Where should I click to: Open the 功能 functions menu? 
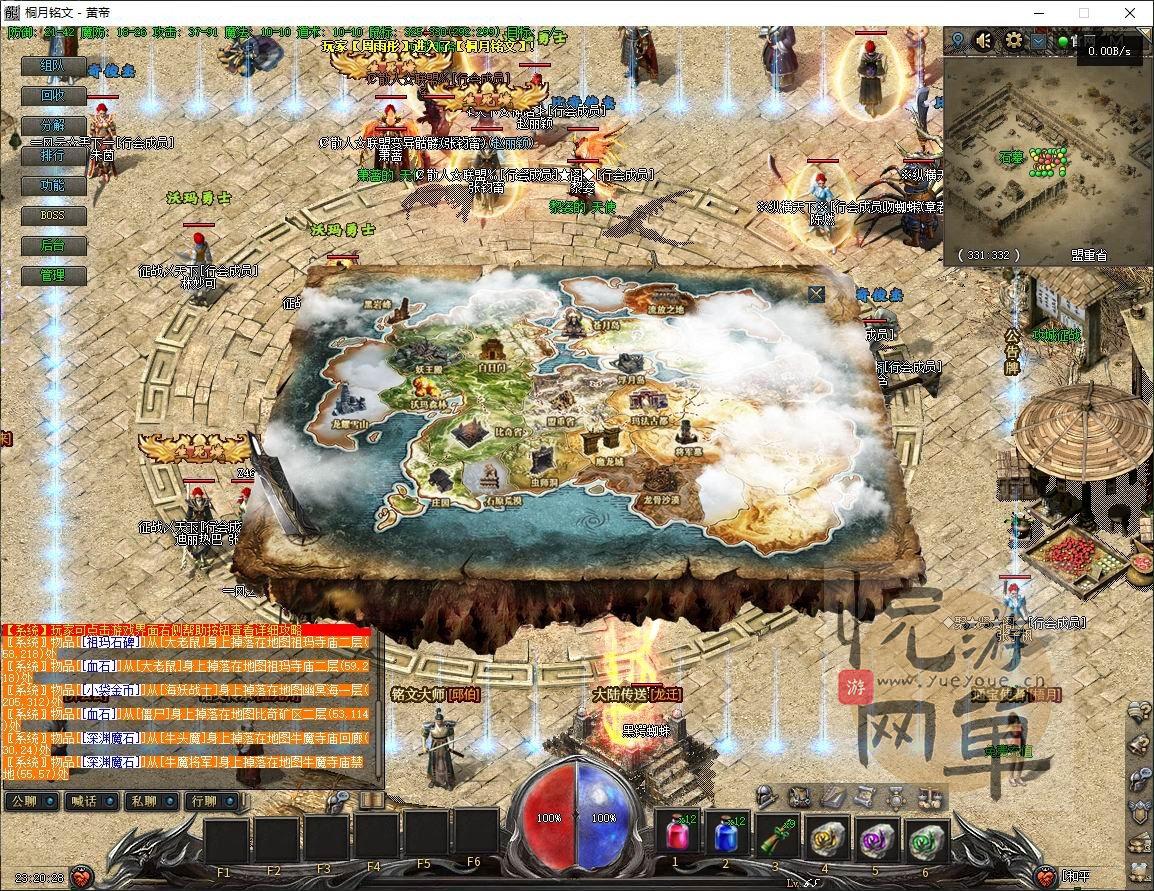(52, 186)
